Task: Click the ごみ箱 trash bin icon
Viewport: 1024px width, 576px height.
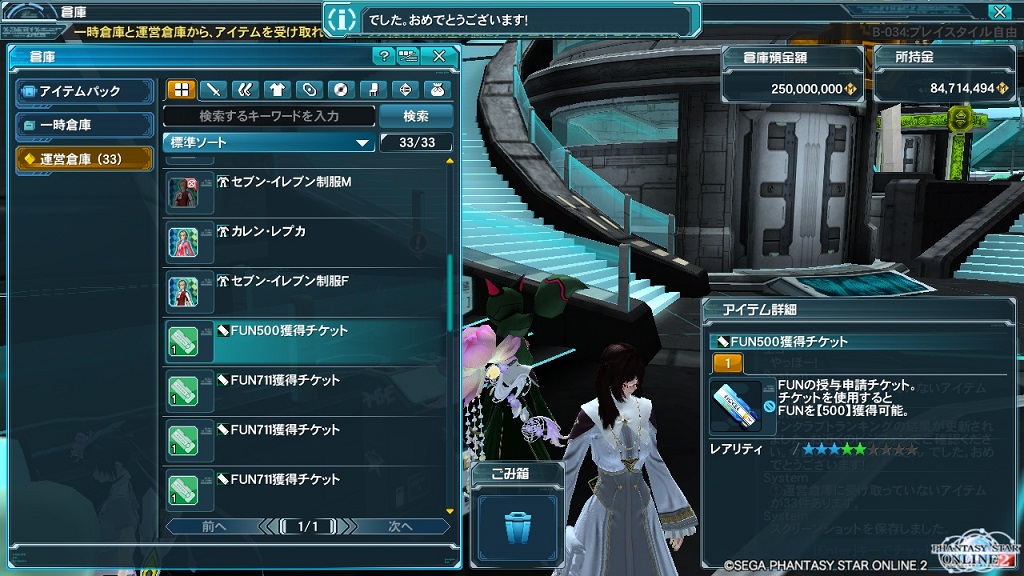Action: (516, 524)
